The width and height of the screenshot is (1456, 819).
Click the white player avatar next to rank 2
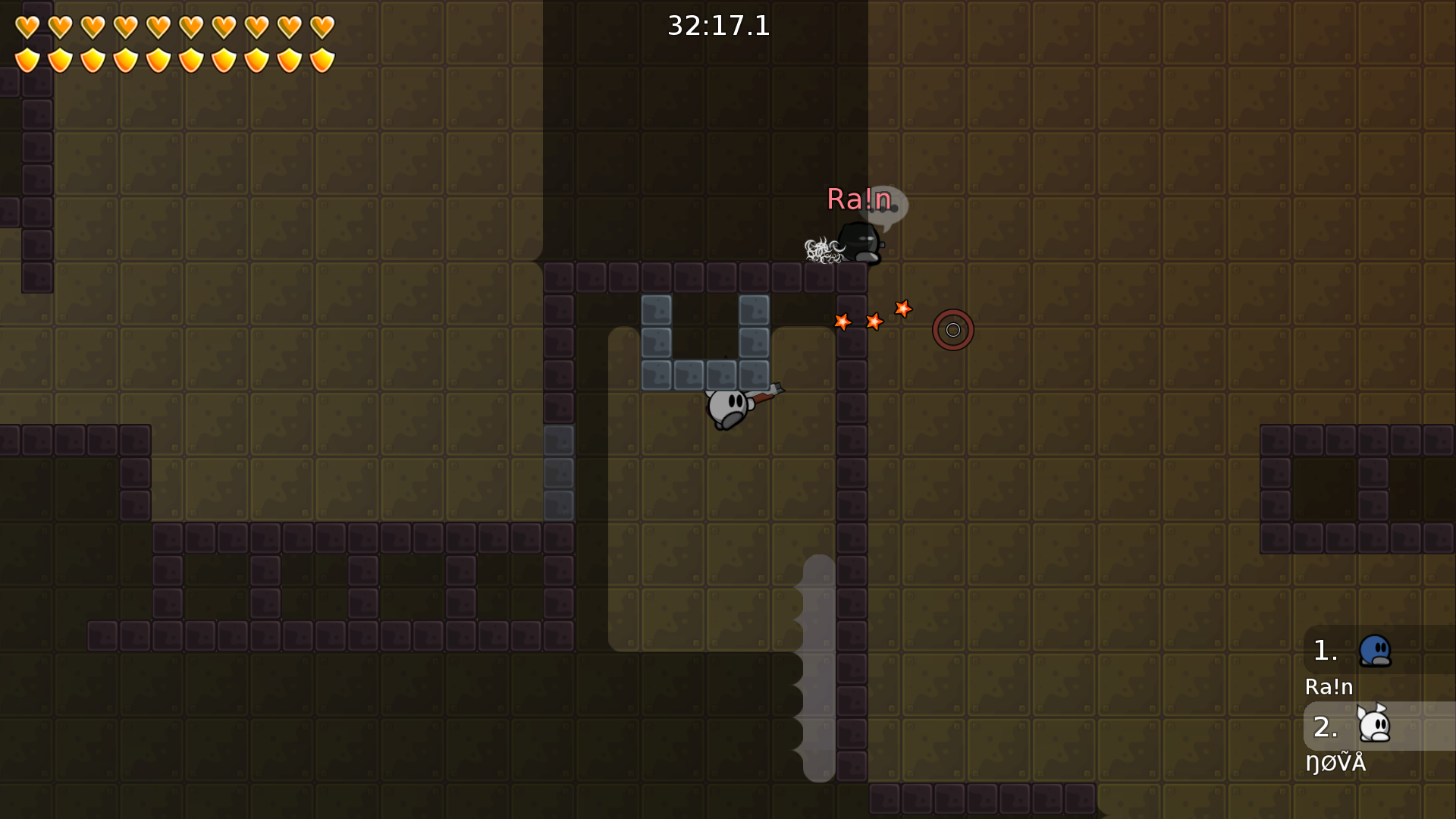1376,726
